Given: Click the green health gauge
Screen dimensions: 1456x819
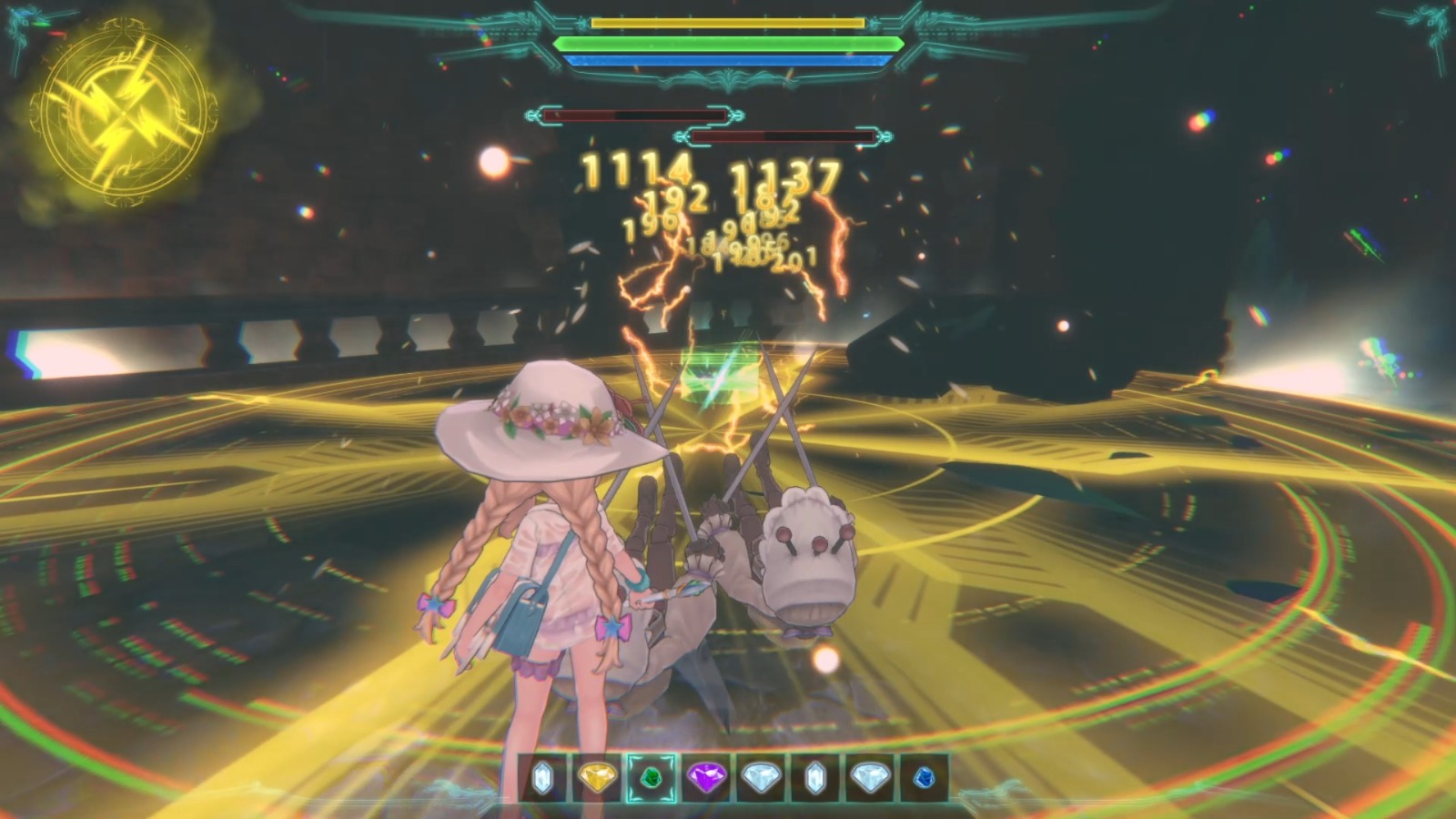Looking at the screenshot, I should point(728,44).
